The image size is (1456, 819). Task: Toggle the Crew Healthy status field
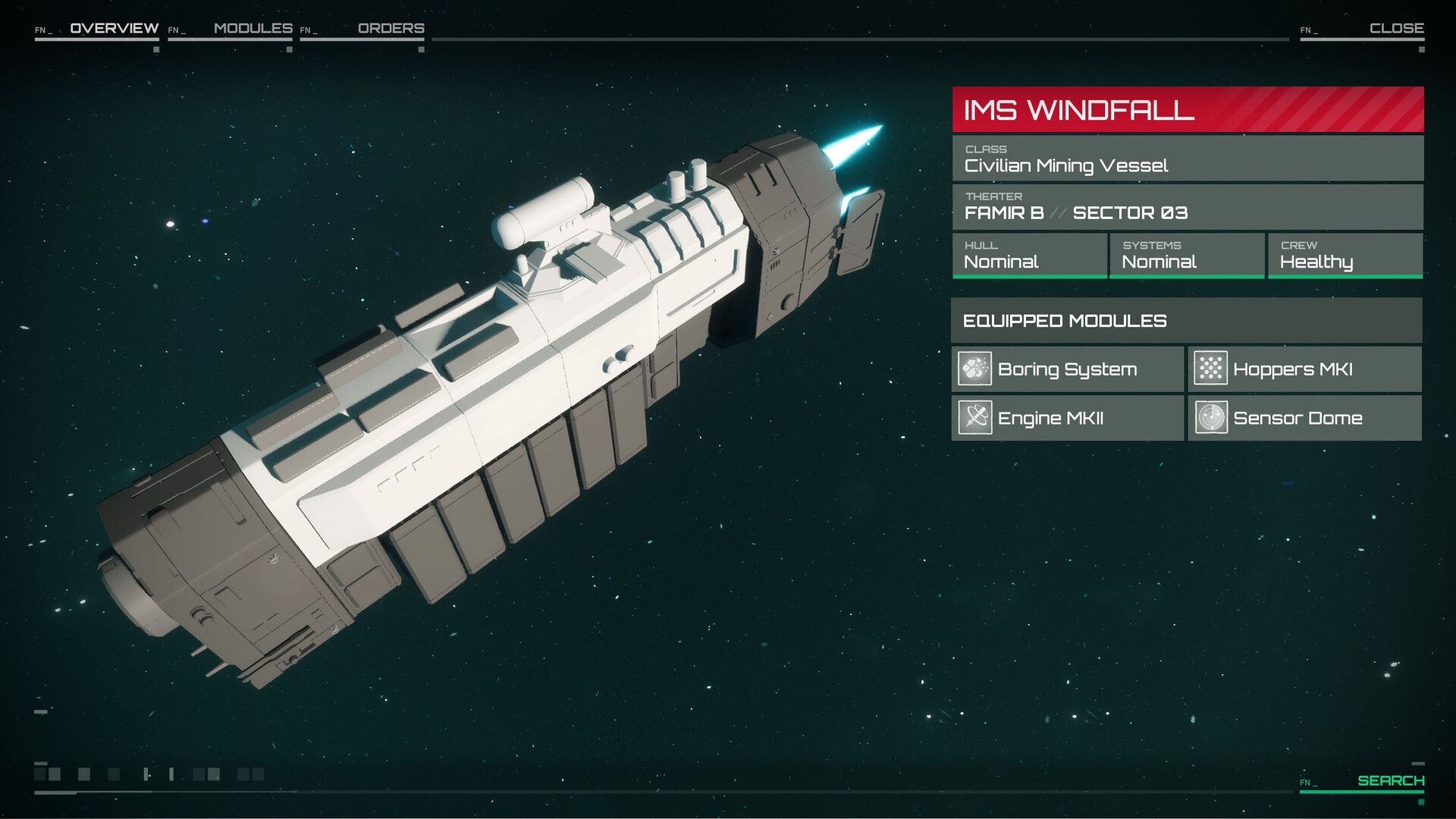(x=1345, y=256)
